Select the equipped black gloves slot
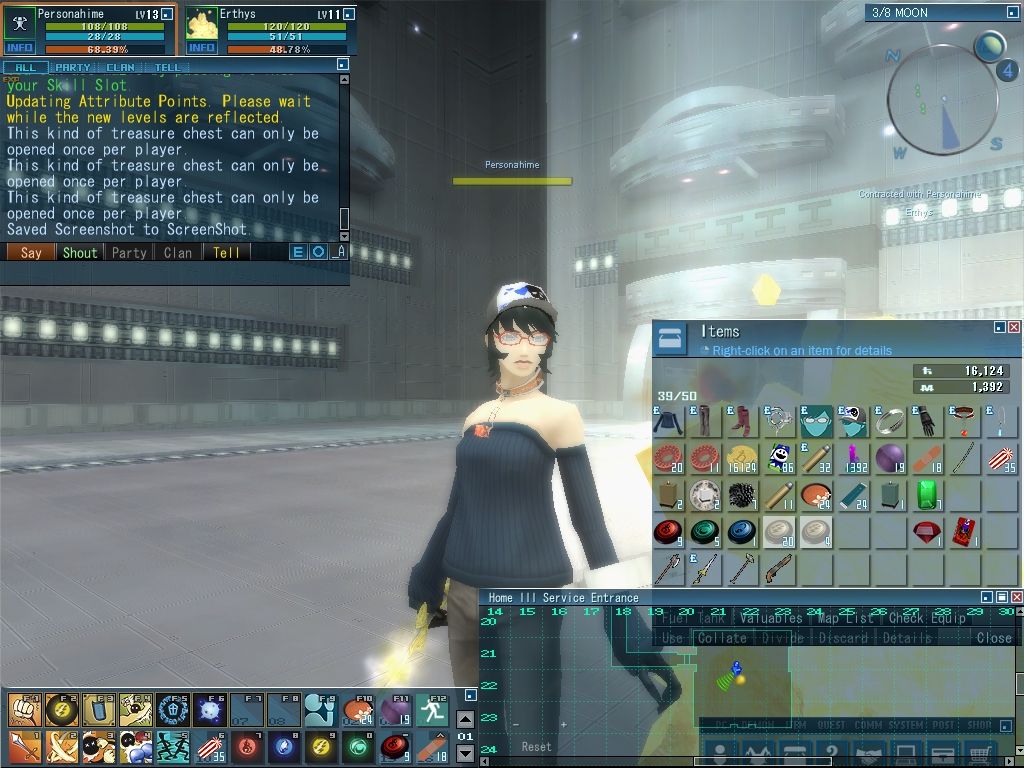 coord(927,421)
